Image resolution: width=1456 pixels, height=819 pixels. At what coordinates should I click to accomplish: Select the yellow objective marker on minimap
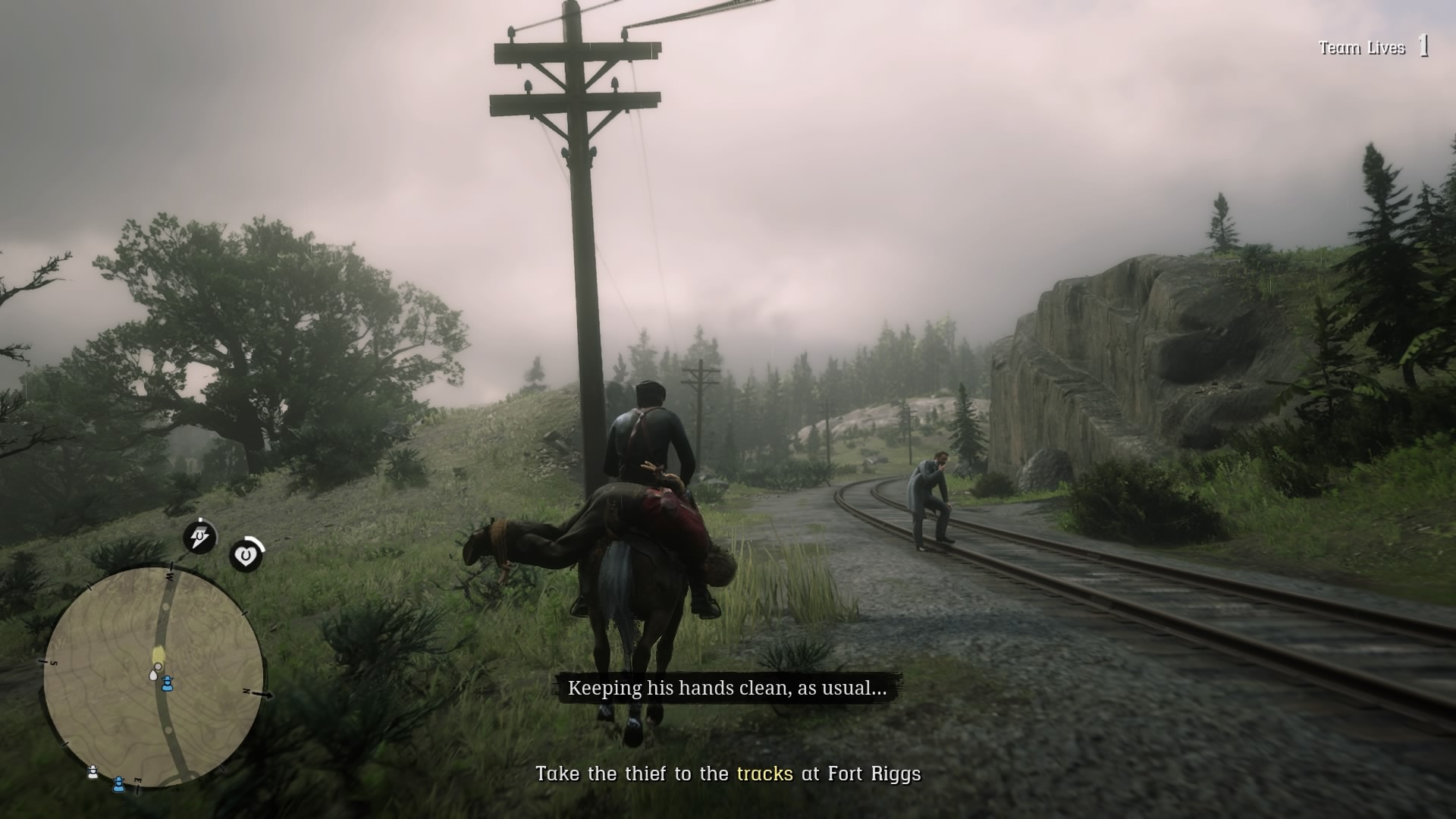point(158,653)
